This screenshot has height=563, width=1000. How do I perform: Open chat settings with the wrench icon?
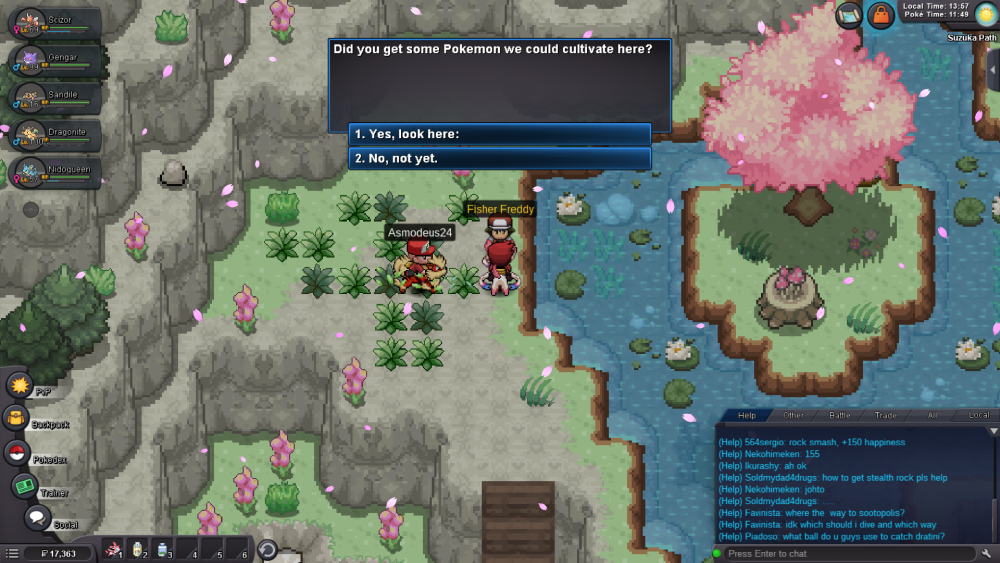(x=987, y=553)
